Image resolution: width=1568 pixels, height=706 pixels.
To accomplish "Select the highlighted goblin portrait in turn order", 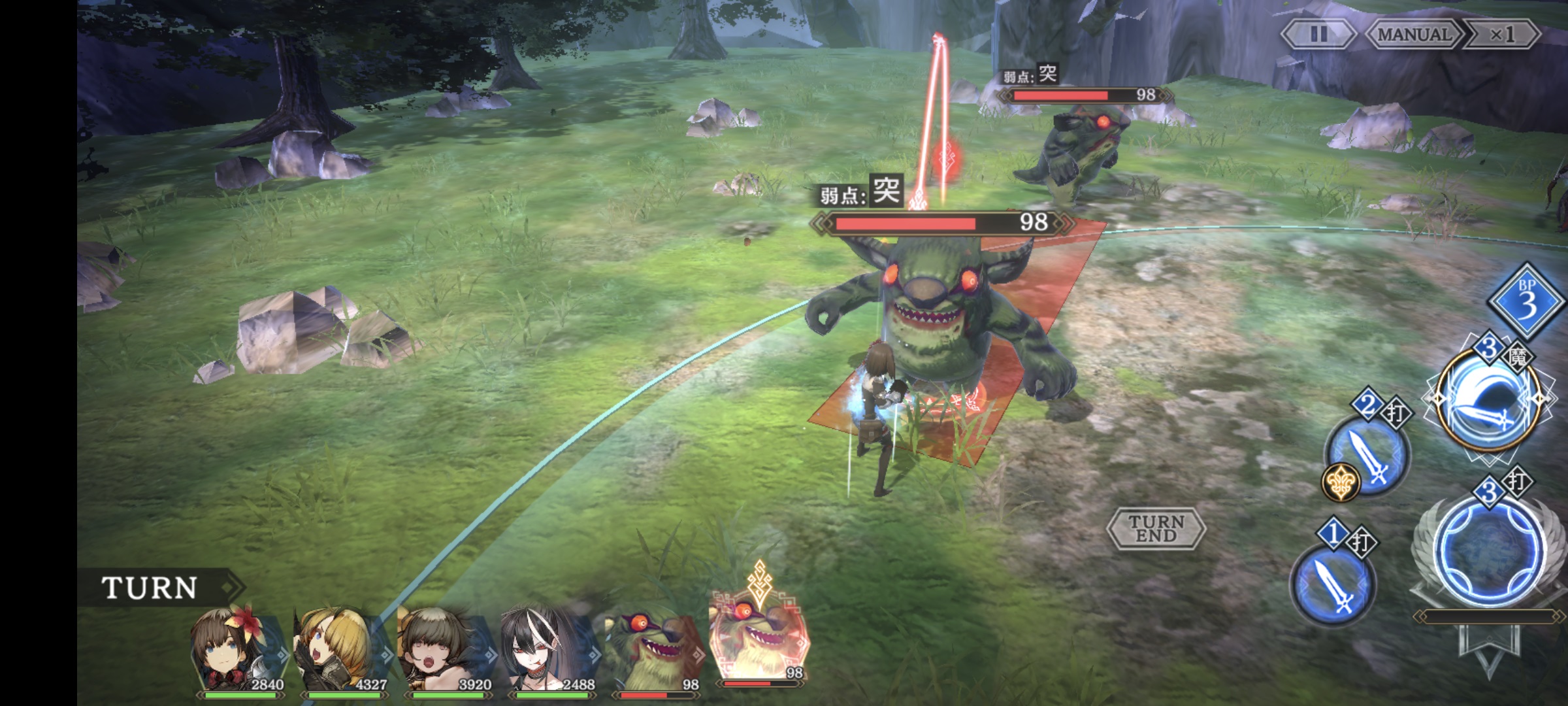I will point(758,643).
